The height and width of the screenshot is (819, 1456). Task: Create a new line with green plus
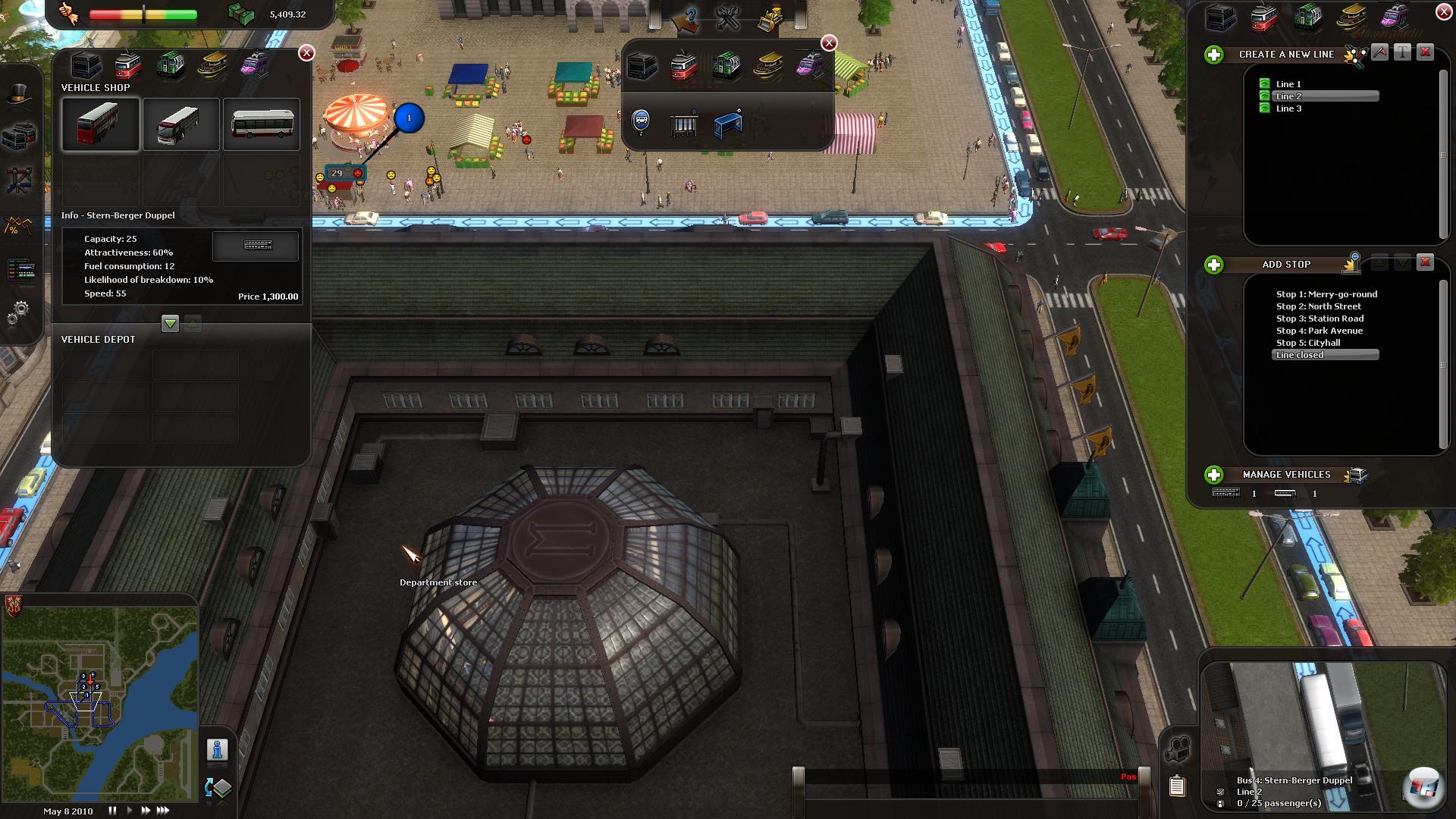click(1213, 55)
